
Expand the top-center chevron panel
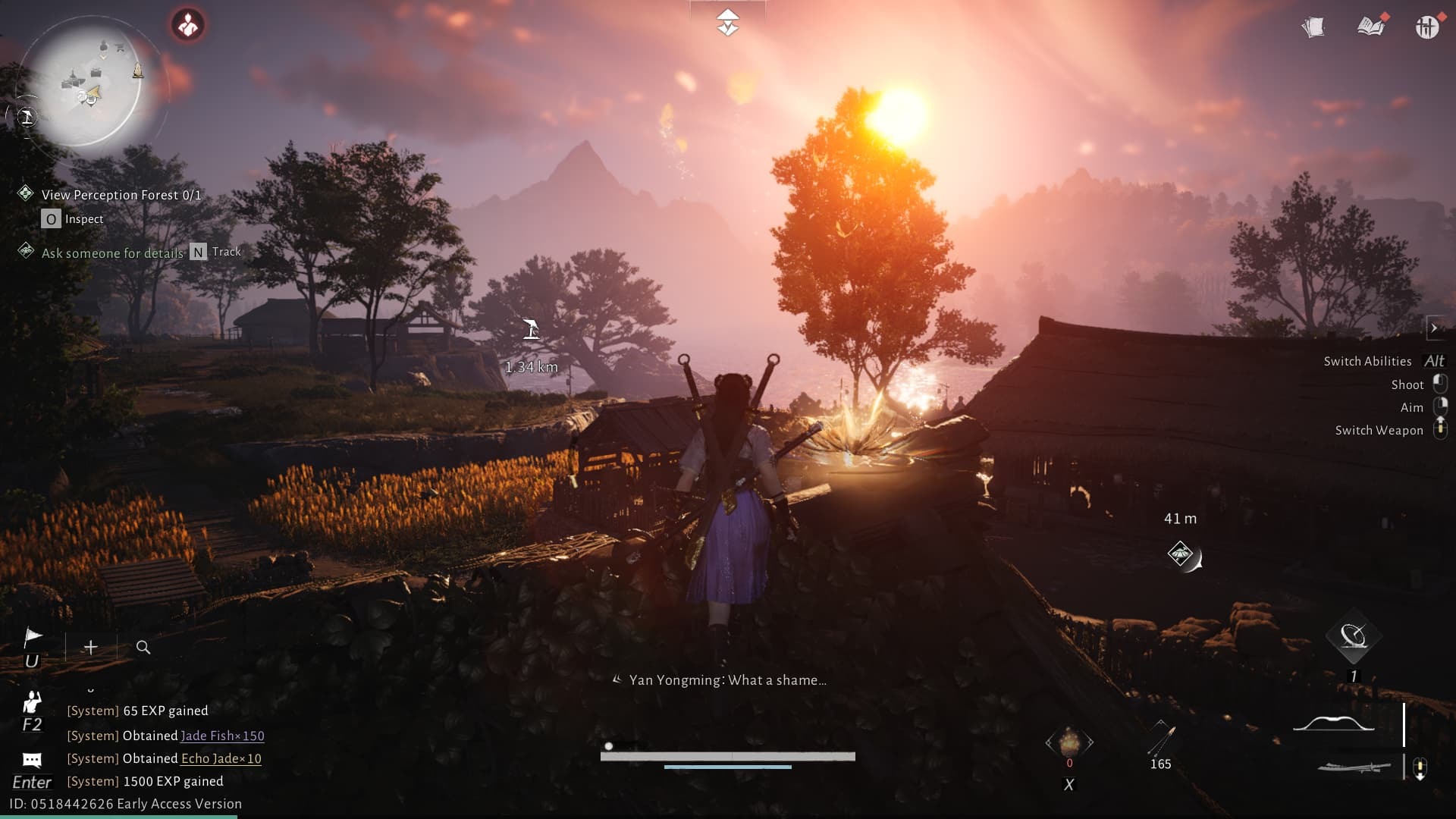(x=728, y=21)
